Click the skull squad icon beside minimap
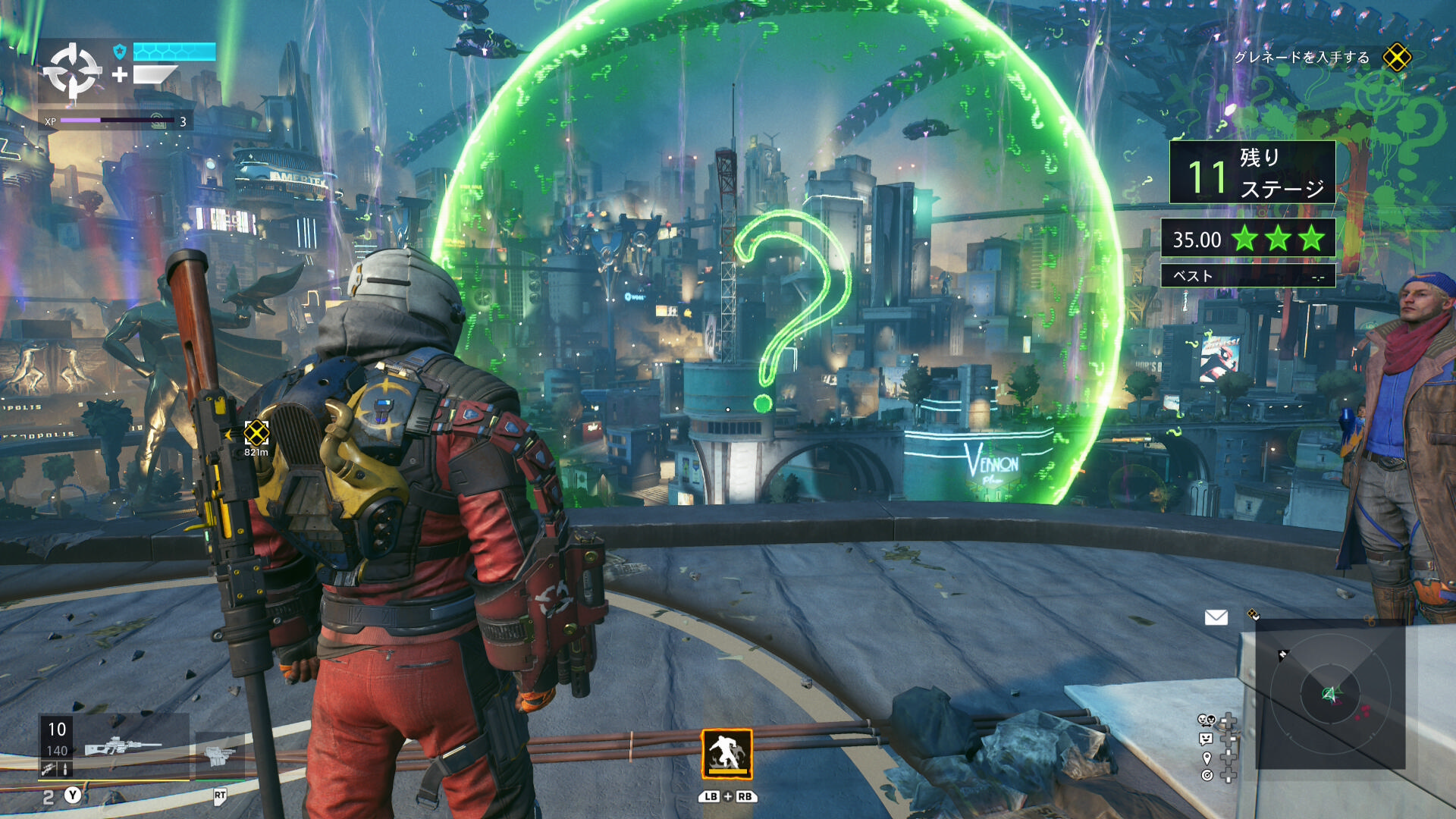Viewport: 1456px width, 819px height. (1206, 720)
